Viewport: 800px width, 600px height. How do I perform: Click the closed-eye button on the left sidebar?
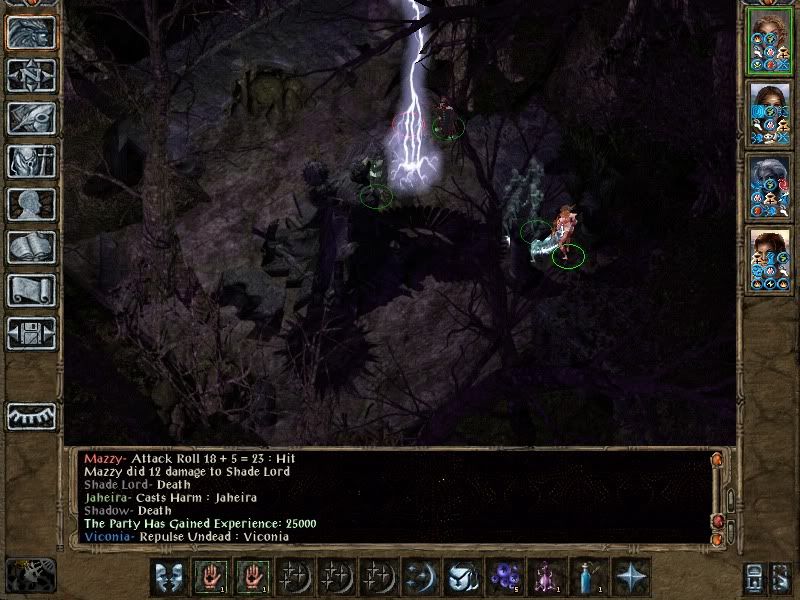point(31,415)
